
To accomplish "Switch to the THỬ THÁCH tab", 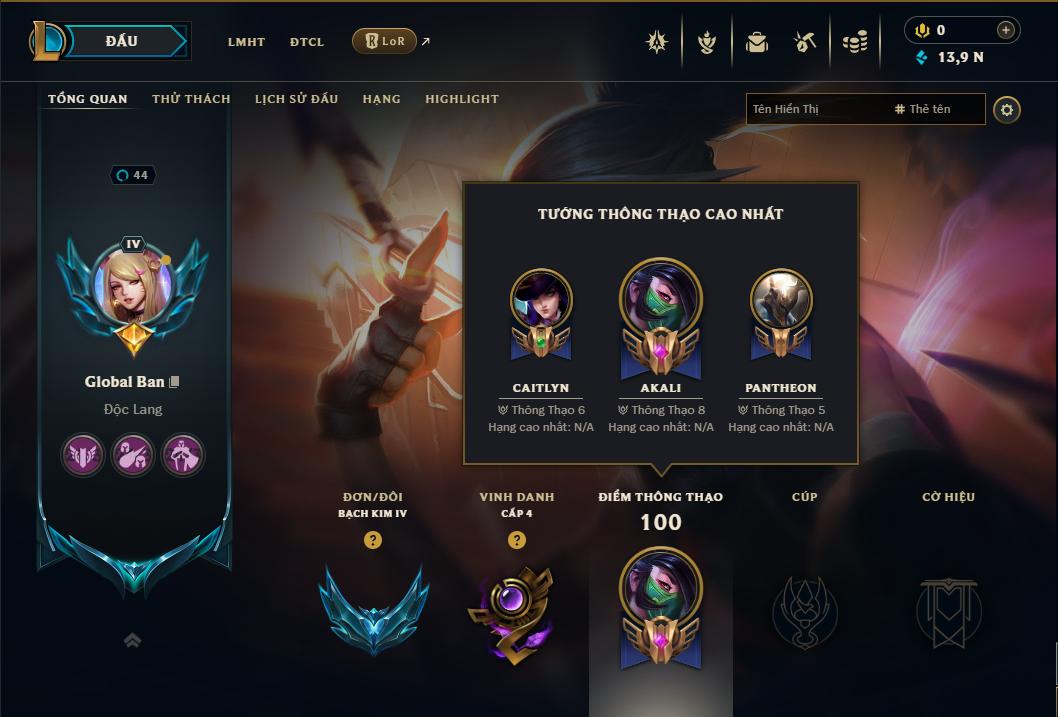I will click(x=191, y=99).
